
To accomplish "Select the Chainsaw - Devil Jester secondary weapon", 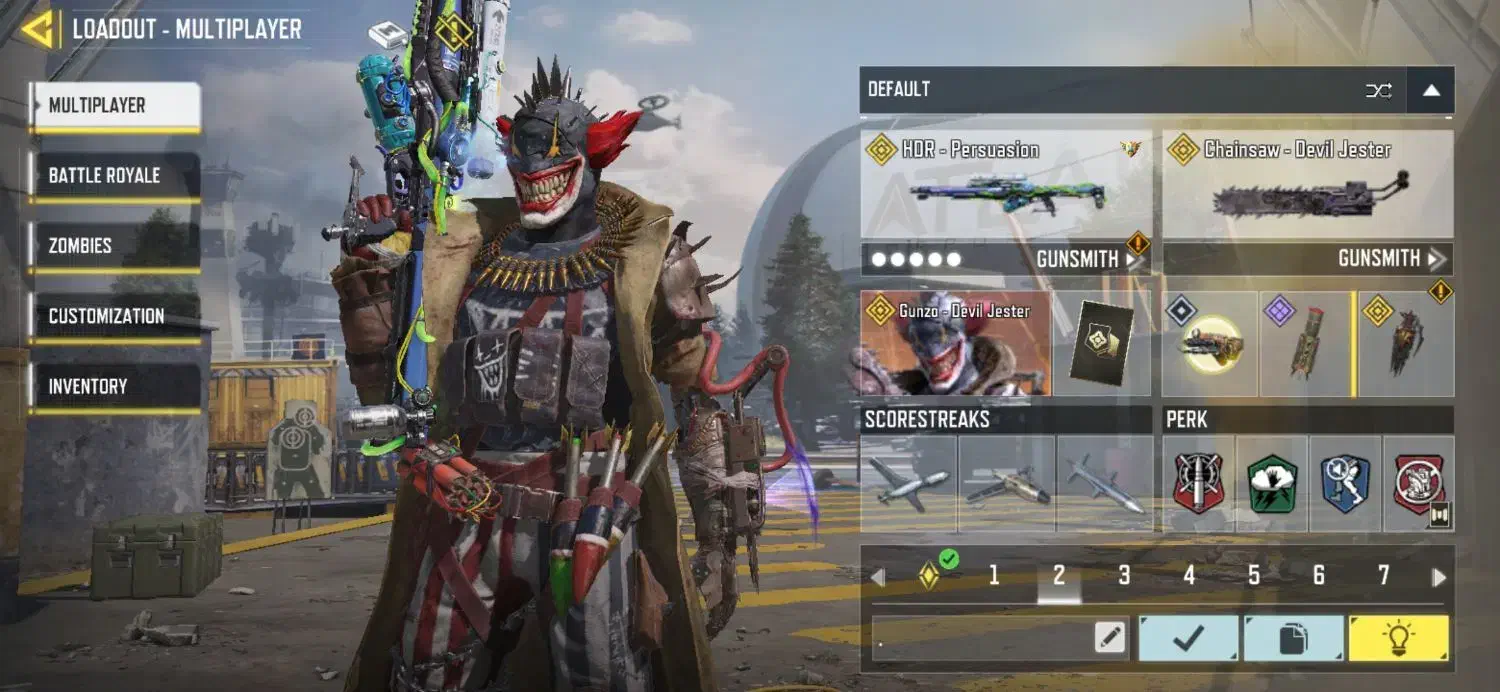I will (x=1307, y=184).
